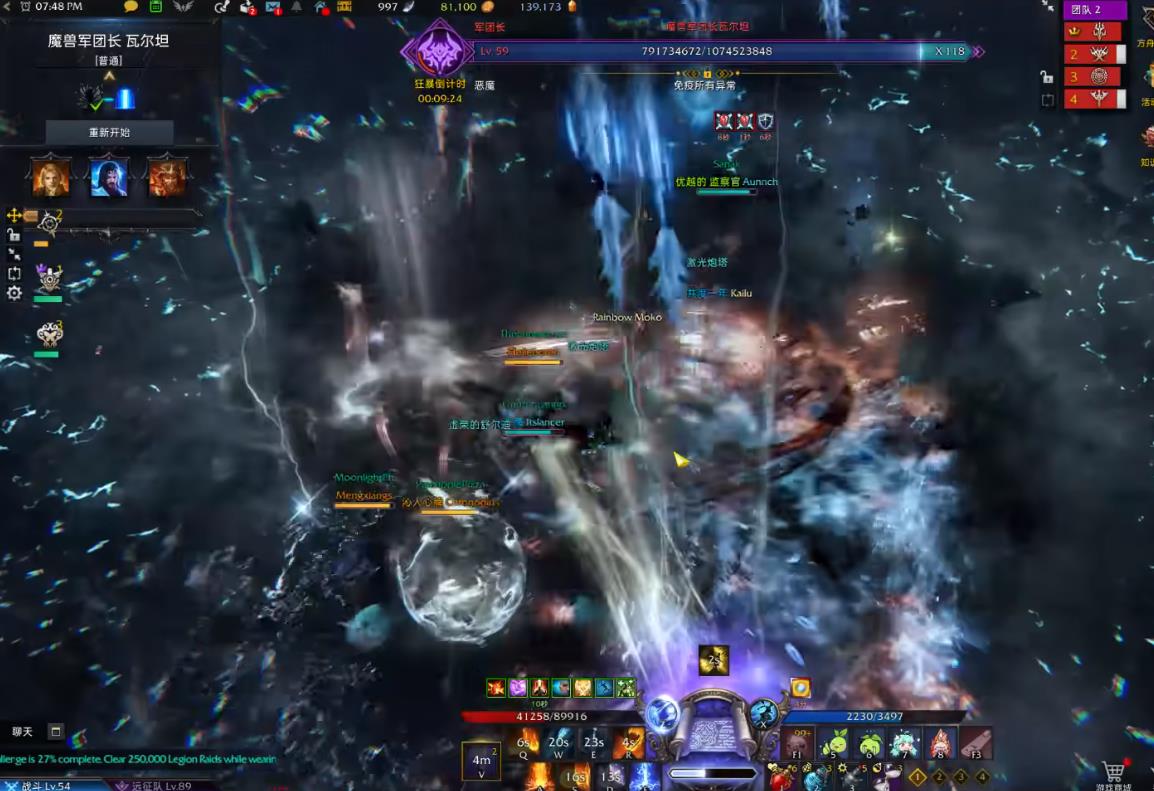The height and width of the screenshot is (791, 1154).
Task: Select raid member row number 4
Action: coord(1094,98)
